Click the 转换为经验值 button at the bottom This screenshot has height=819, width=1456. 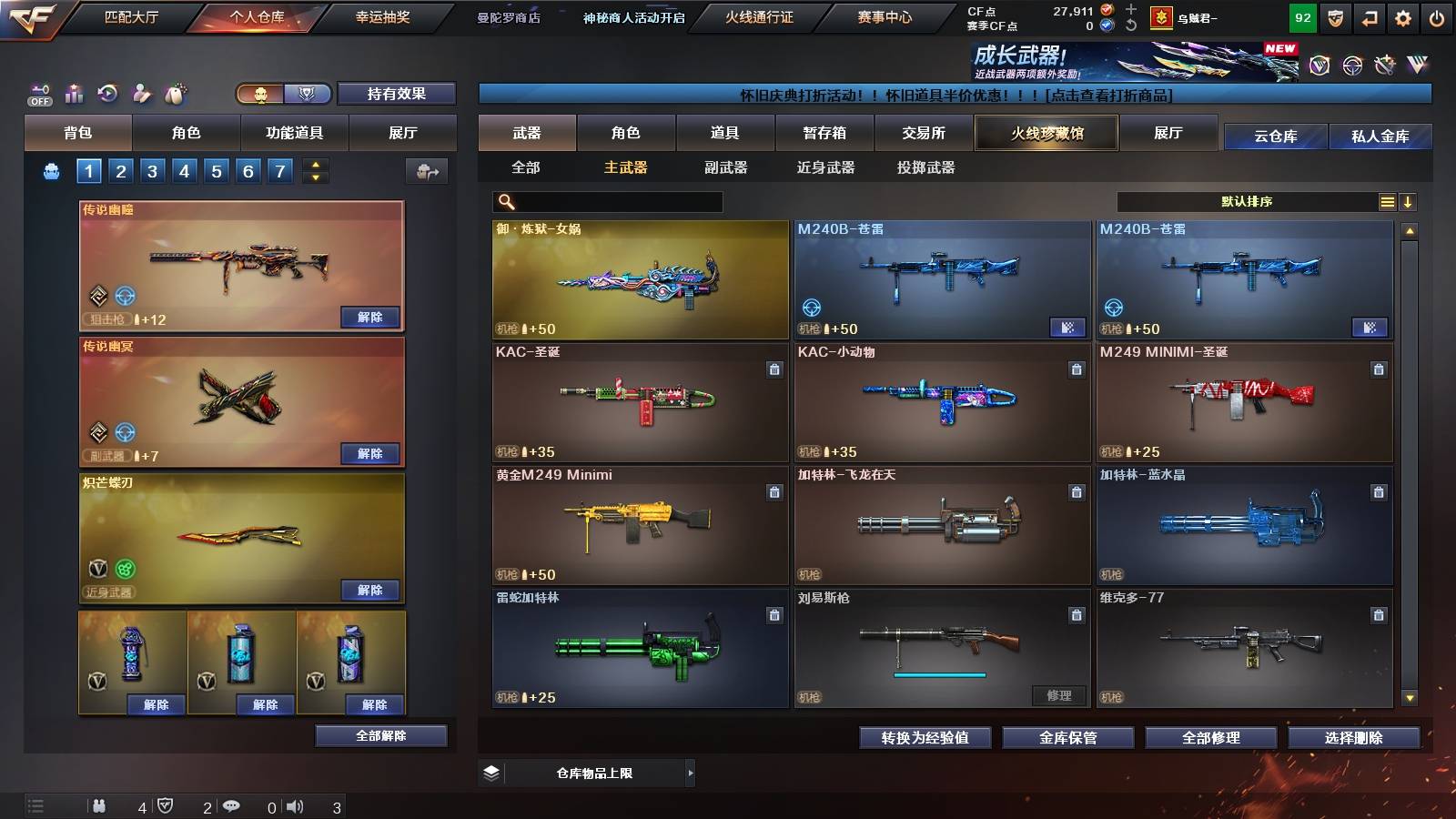(x=926, y=738)
